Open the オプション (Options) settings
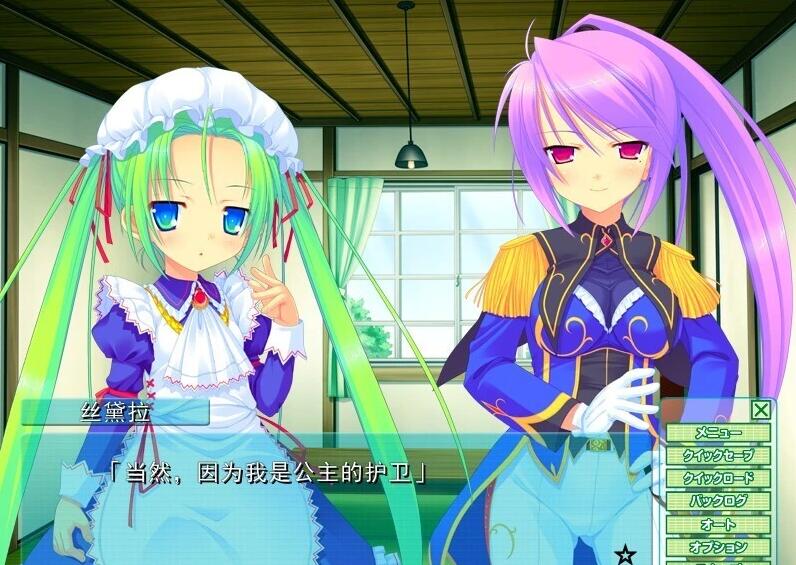This screenshot has width=796, height=565. pos(718,547)
